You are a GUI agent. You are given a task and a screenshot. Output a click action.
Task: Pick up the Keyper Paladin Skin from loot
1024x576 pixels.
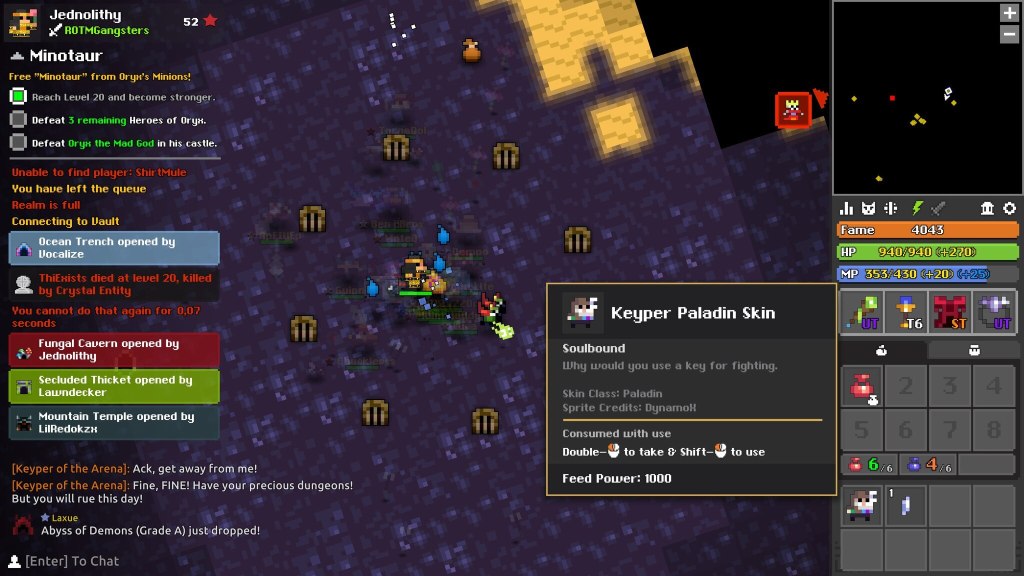[860, 506]
